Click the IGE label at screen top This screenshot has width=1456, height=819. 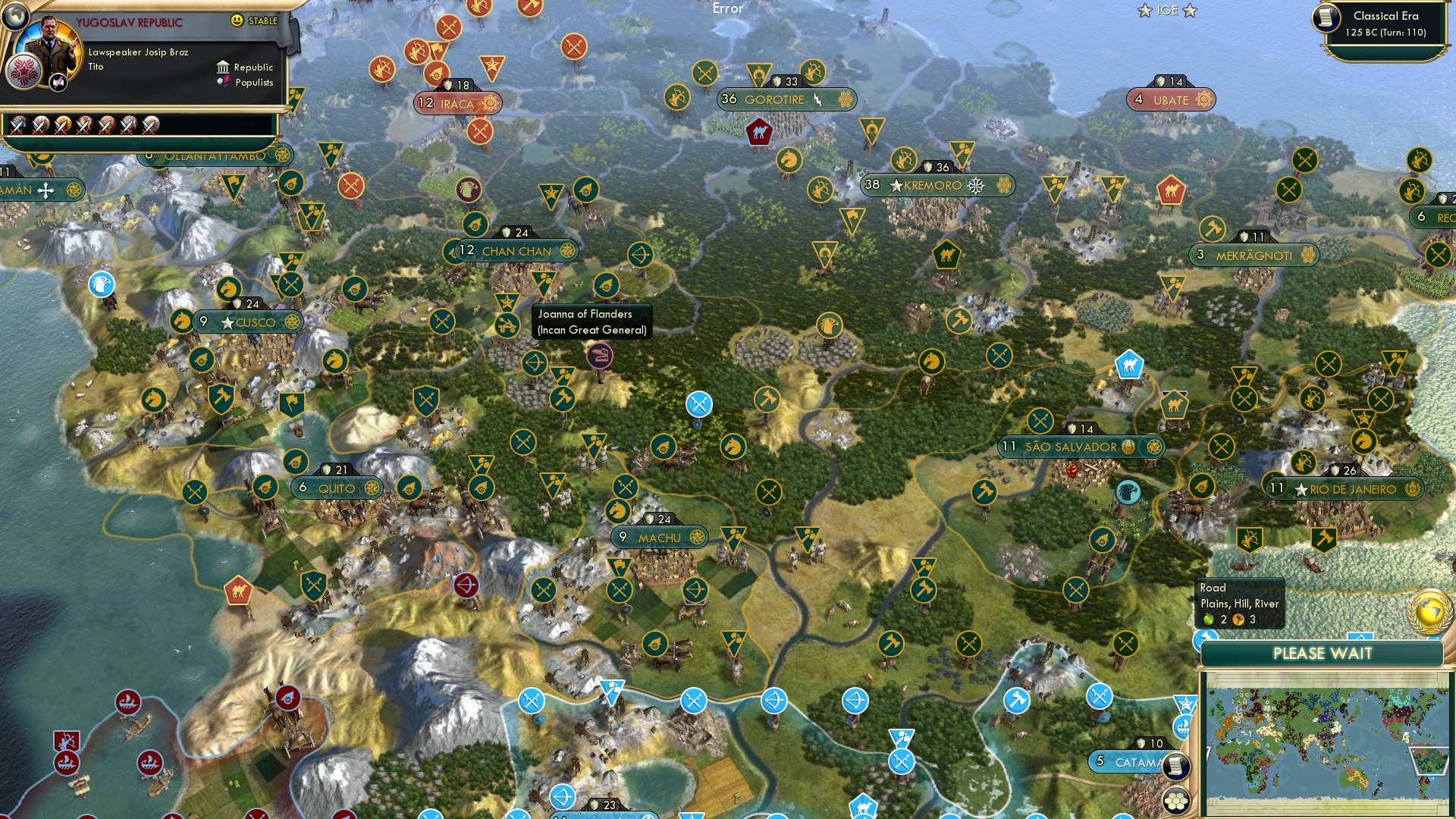pos(1168,10)
